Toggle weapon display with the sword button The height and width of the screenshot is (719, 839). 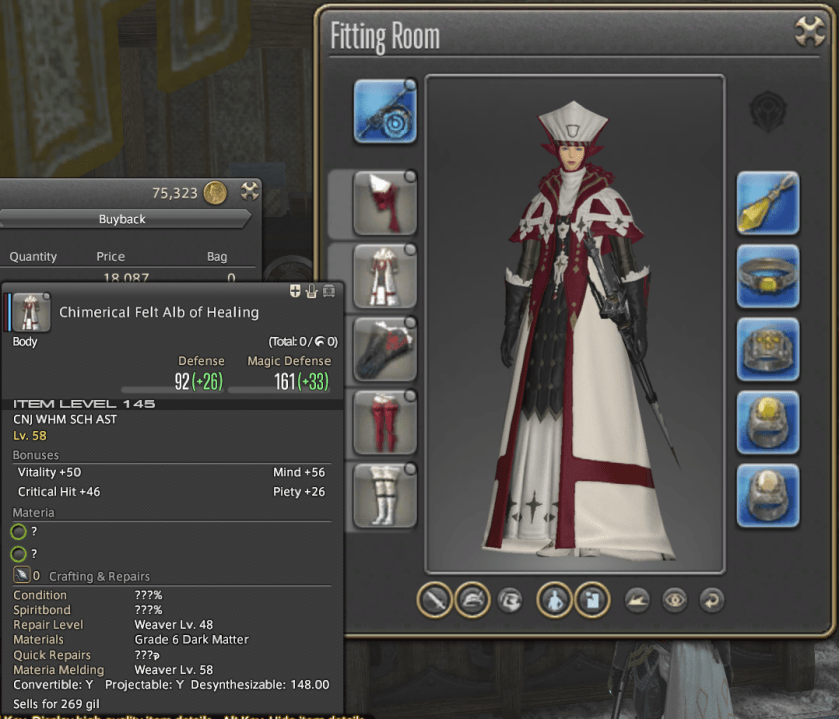tap(434, 600)
